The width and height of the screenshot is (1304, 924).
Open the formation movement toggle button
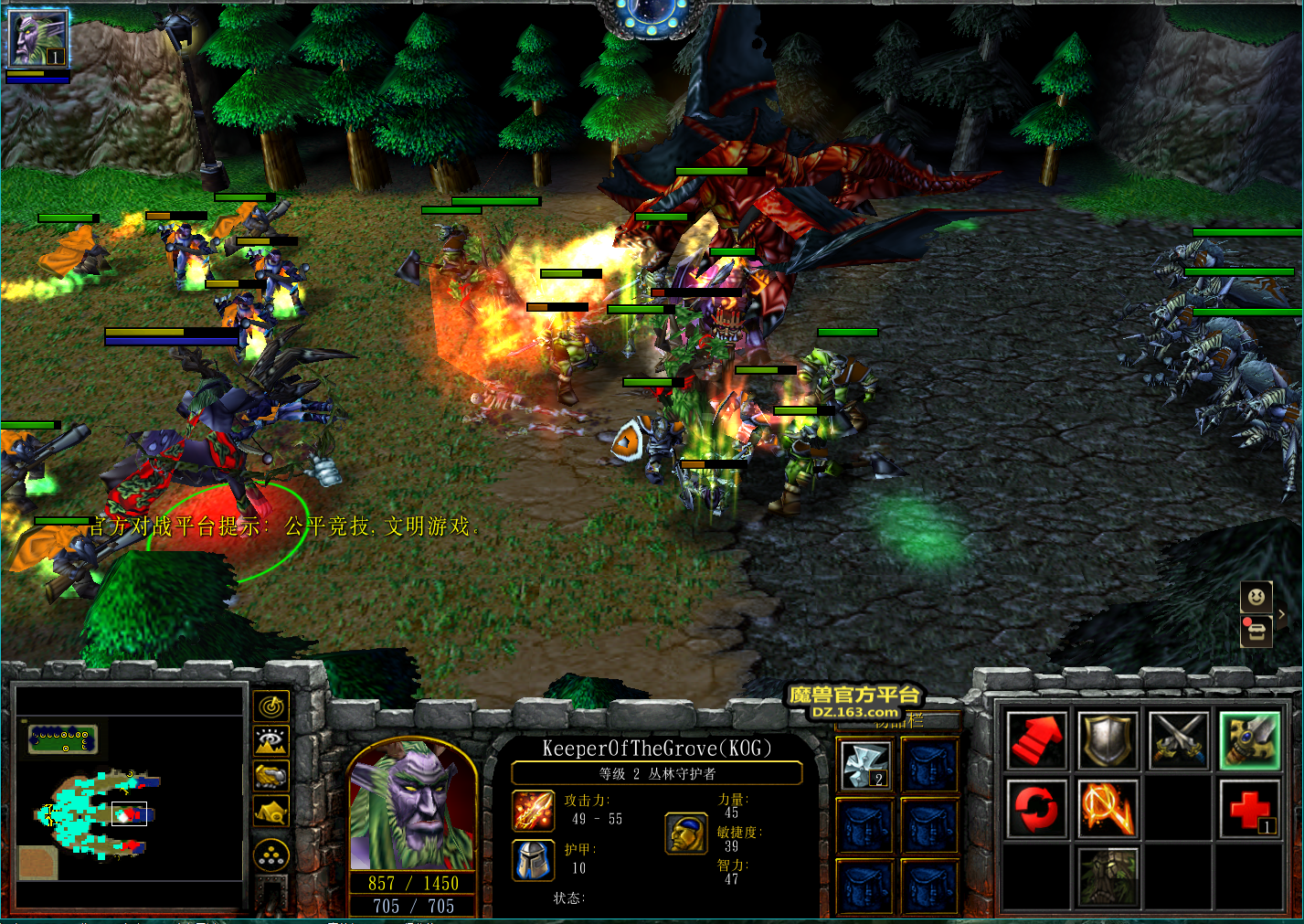click(271, 855)
